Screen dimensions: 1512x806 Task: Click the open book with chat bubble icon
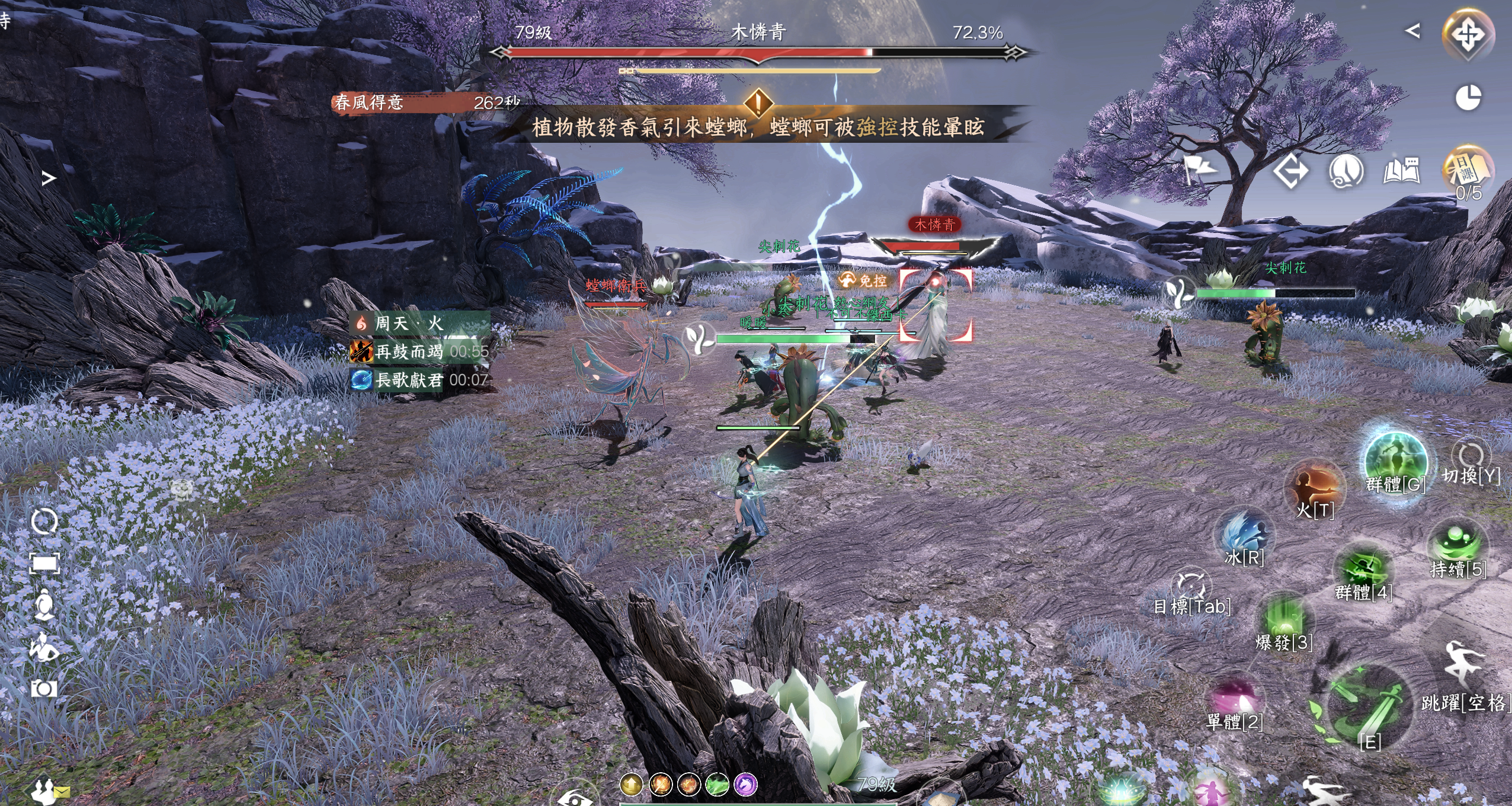(1401, 171)
